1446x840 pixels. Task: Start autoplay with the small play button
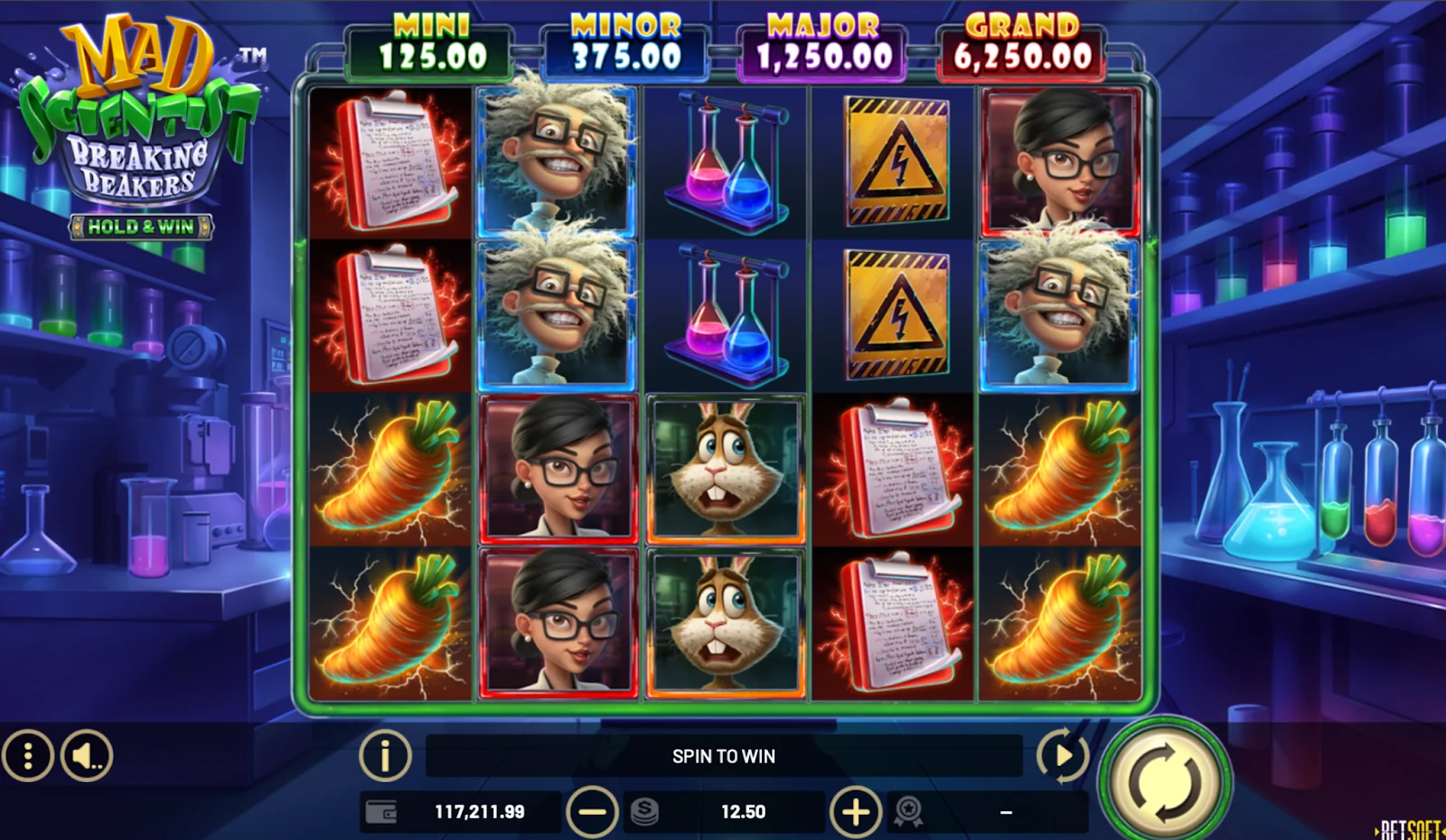(1062, 755)
